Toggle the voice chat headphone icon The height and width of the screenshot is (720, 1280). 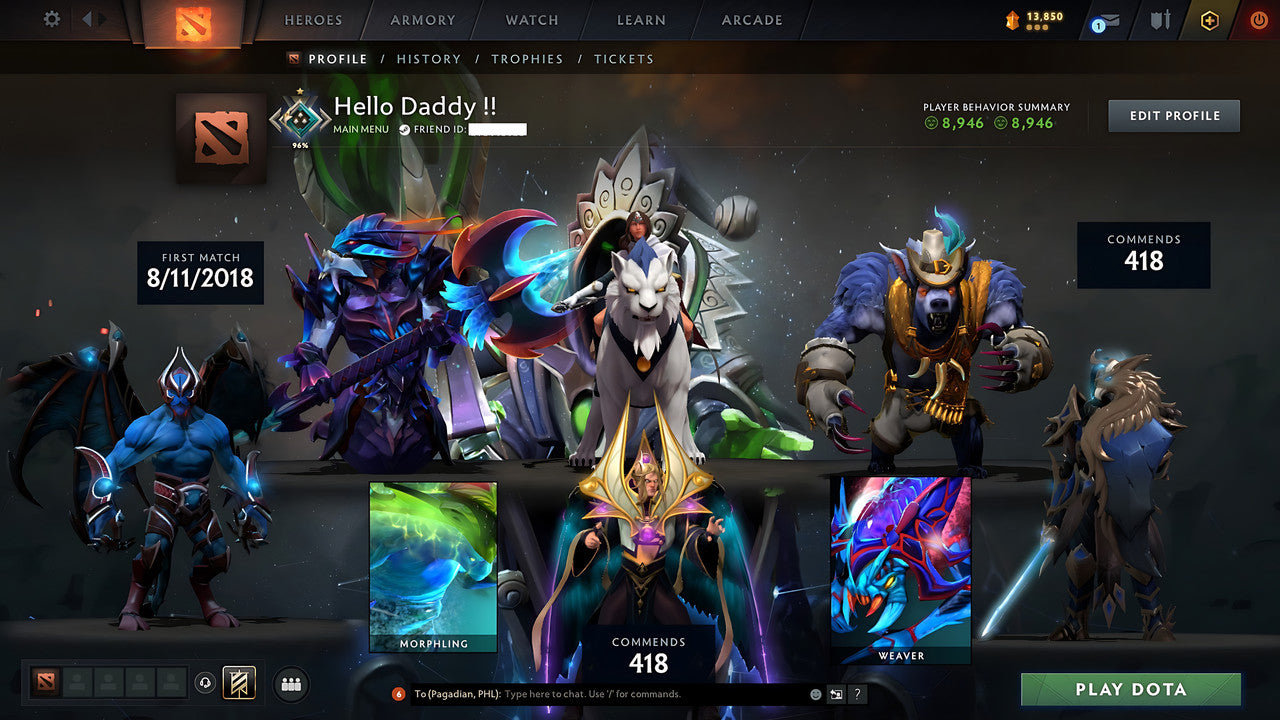(x=204, y=682)
